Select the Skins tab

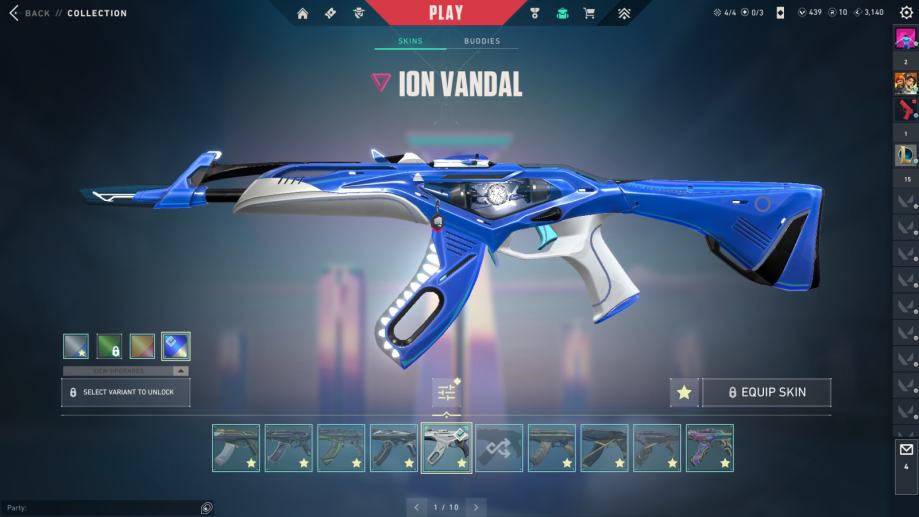(410, 41)
